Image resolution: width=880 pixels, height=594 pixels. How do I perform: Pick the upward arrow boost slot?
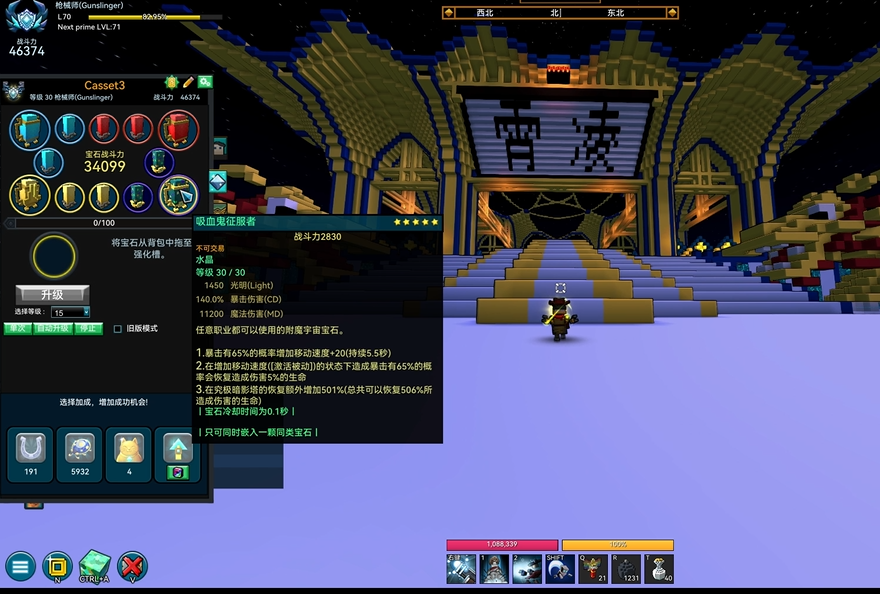pyautogui.click(x=177, y=449)
